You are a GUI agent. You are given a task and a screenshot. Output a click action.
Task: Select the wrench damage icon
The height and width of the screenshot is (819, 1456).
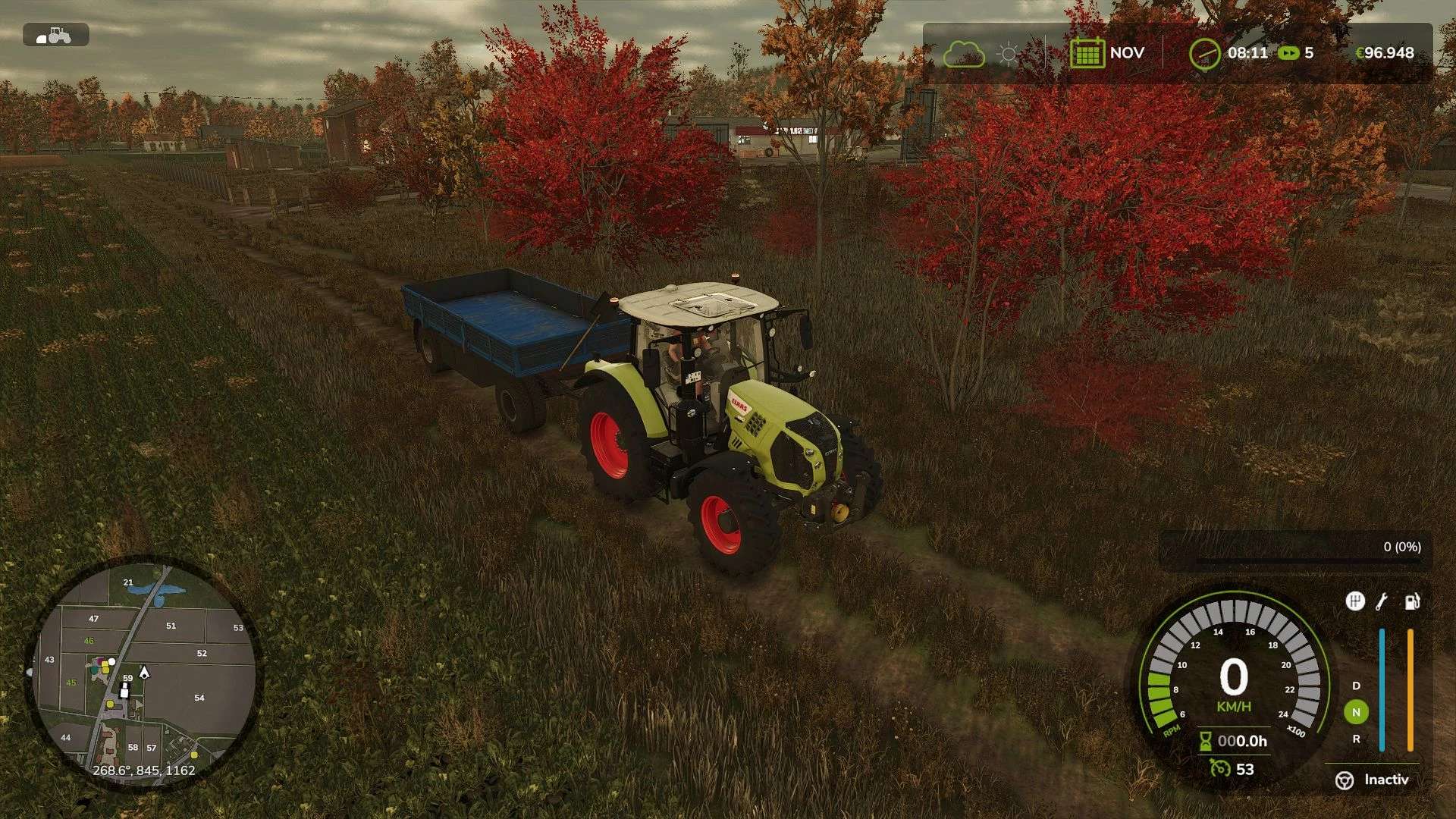(x=1382, y=601)
